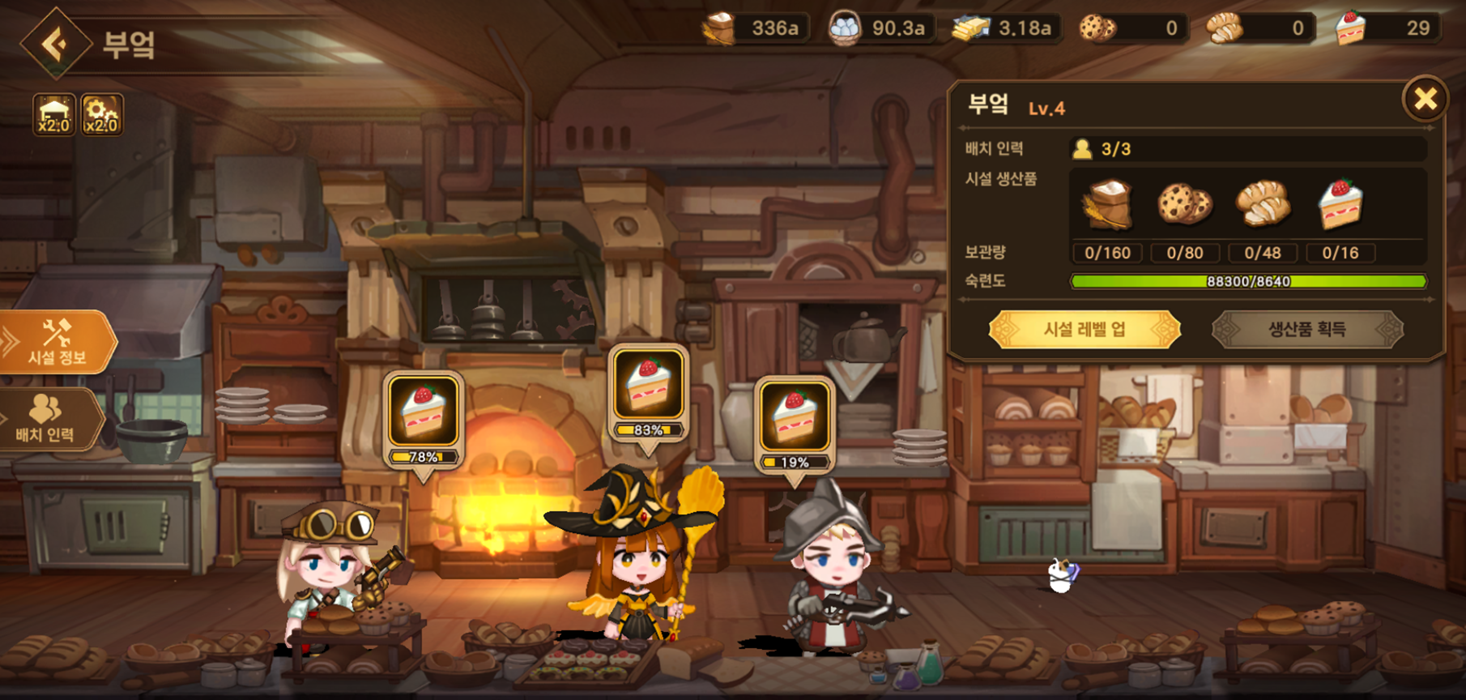Screen dimensions: 1466x700
Task: Activate the x2.0 building boost icon
Action: point(54,115)
